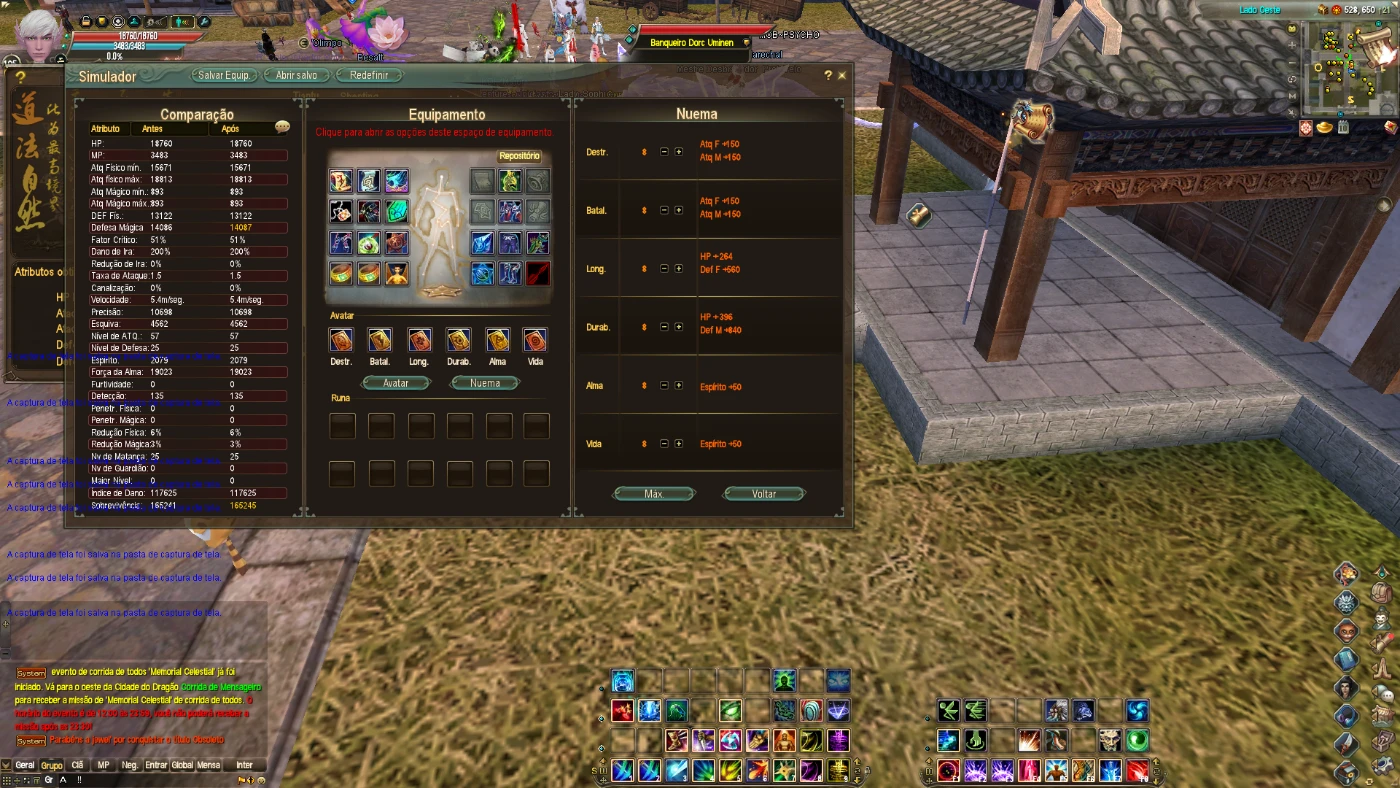Click the help question mark on Simulador window
The width and height of the screenshot is (1400, 788).
click(828, 75)
